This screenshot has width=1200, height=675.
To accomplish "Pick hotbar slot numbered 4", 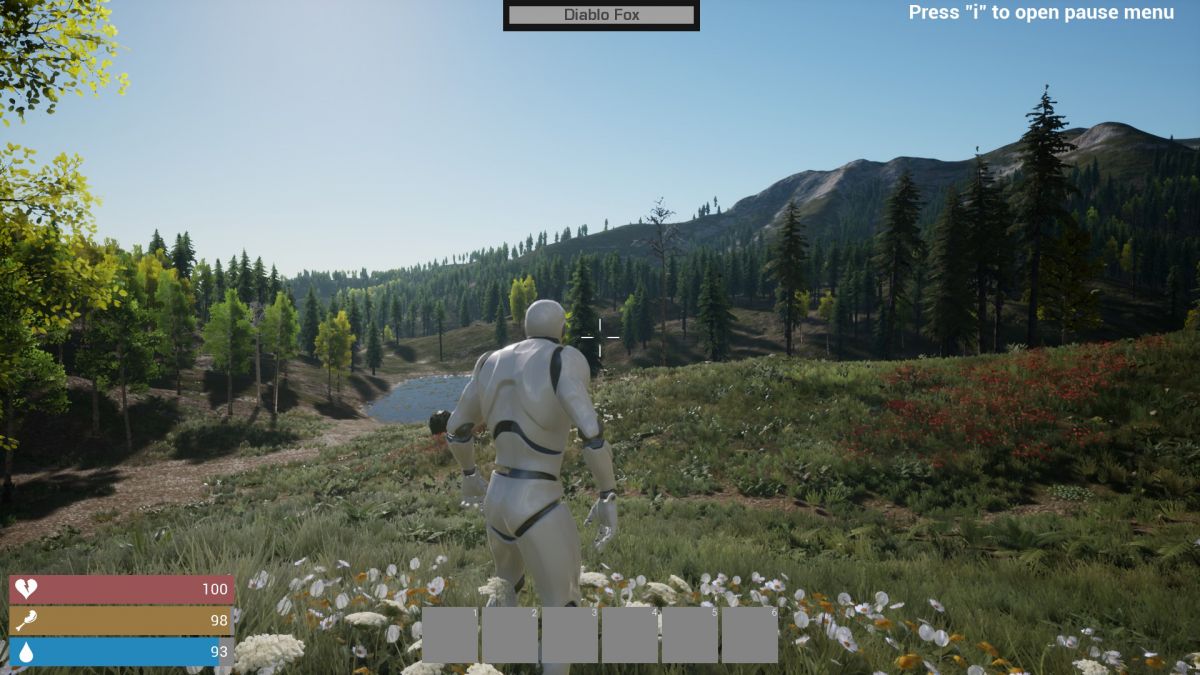I will coord(630,635).
